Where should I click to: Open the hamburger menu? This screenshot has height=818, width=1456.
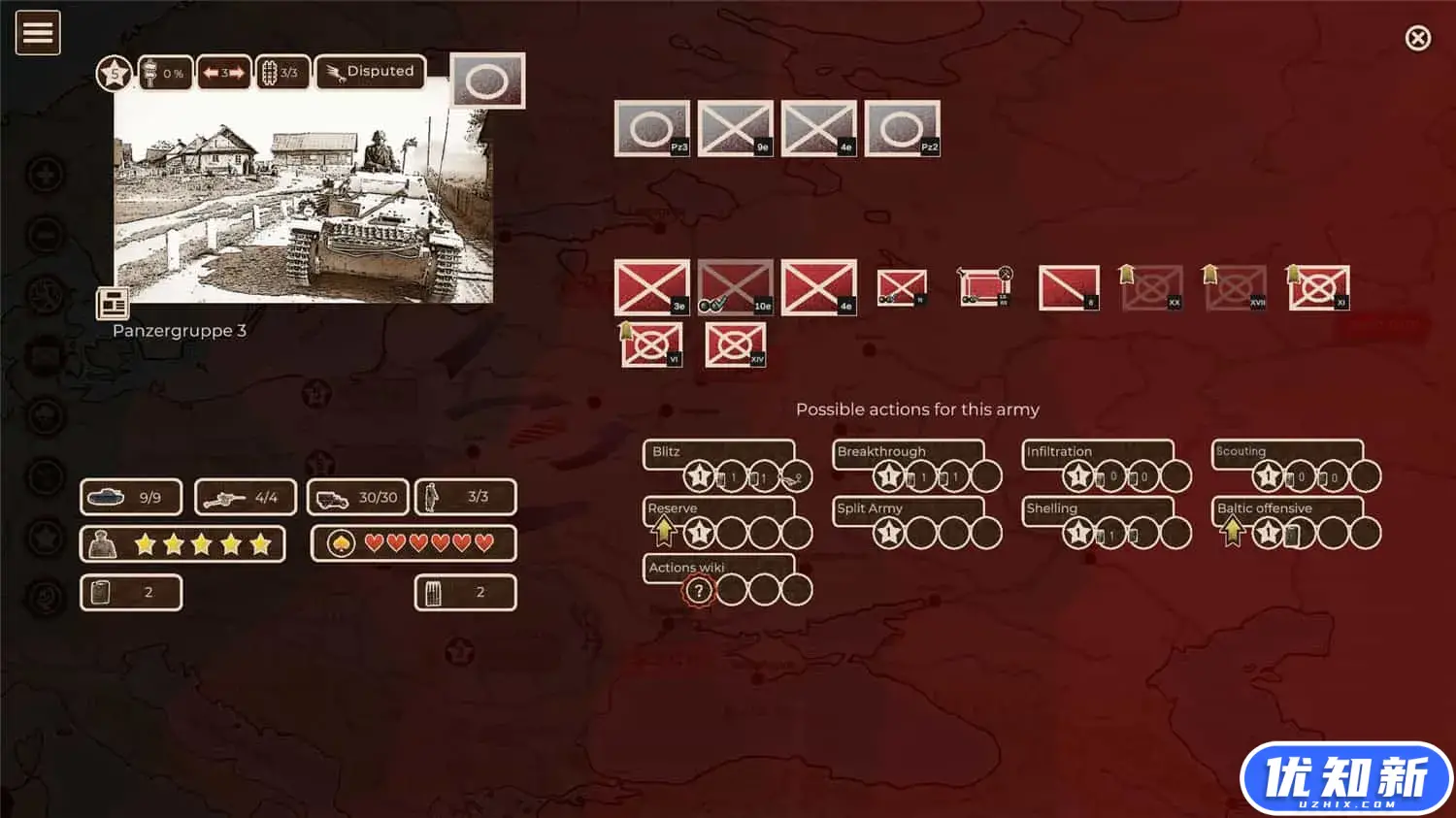point(38,32)
